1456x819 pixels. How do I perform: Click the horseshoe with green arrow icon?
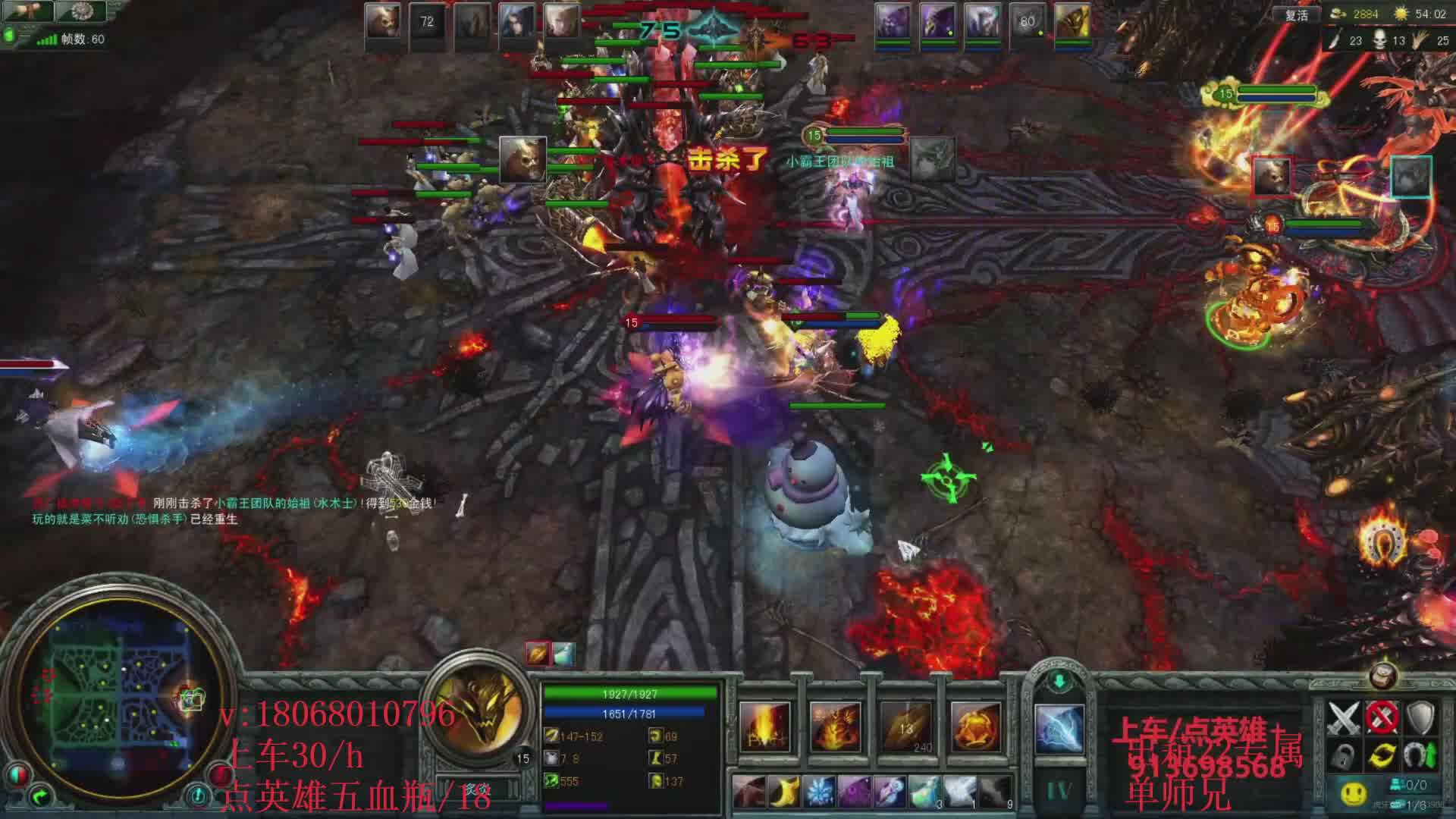click(x=1420, y=756)
